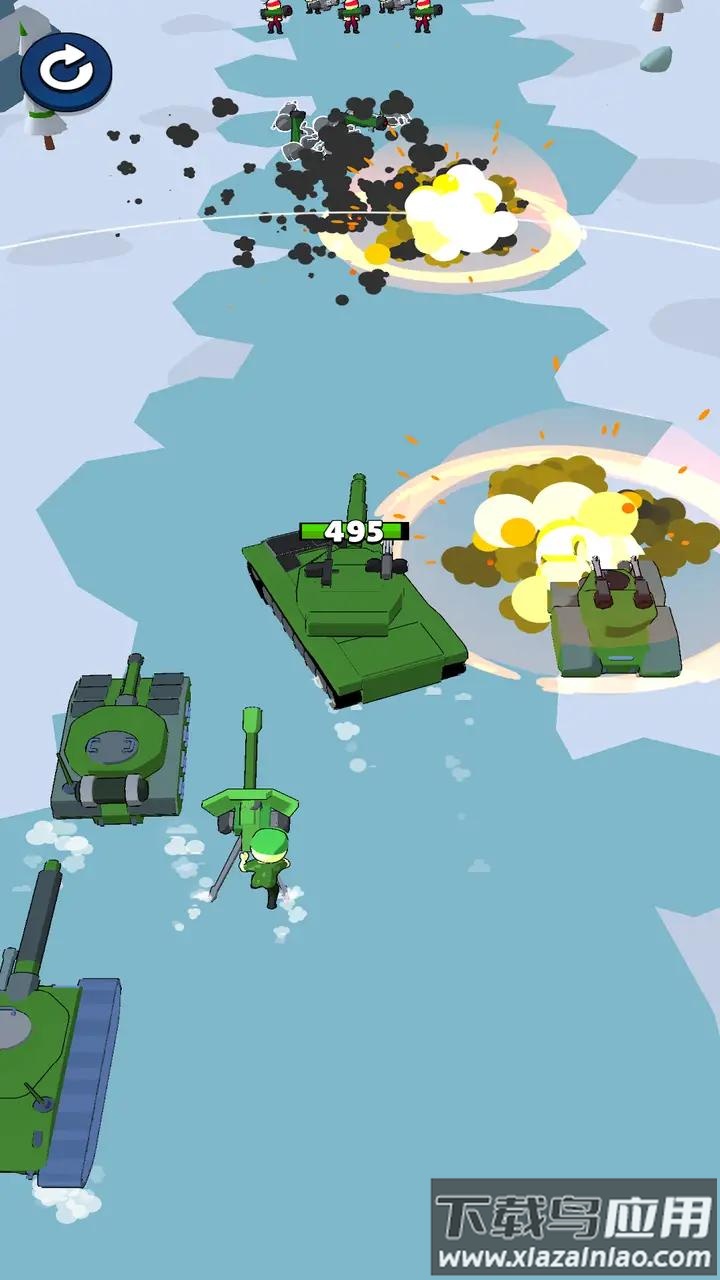The height and width of the screenshot is (1280, 720).
Task: Tap the circular restart arrow button
Action: [65, 71]
